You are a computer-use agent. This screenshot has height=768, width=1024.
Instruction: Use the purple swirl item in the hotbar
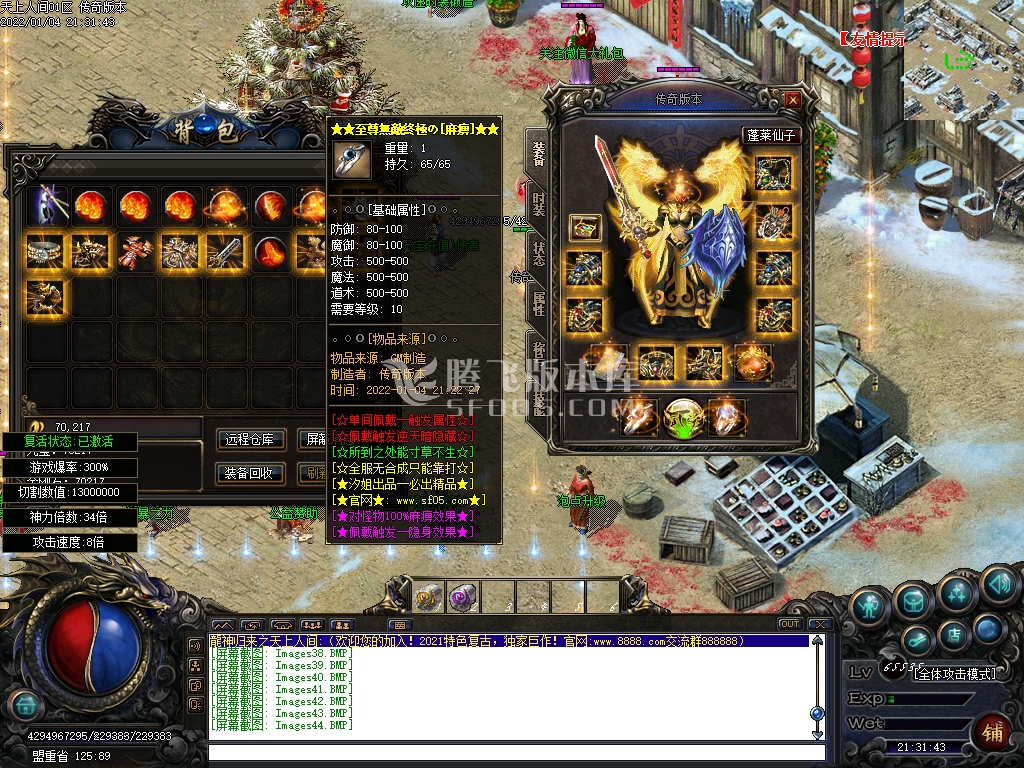pos(462,598)
